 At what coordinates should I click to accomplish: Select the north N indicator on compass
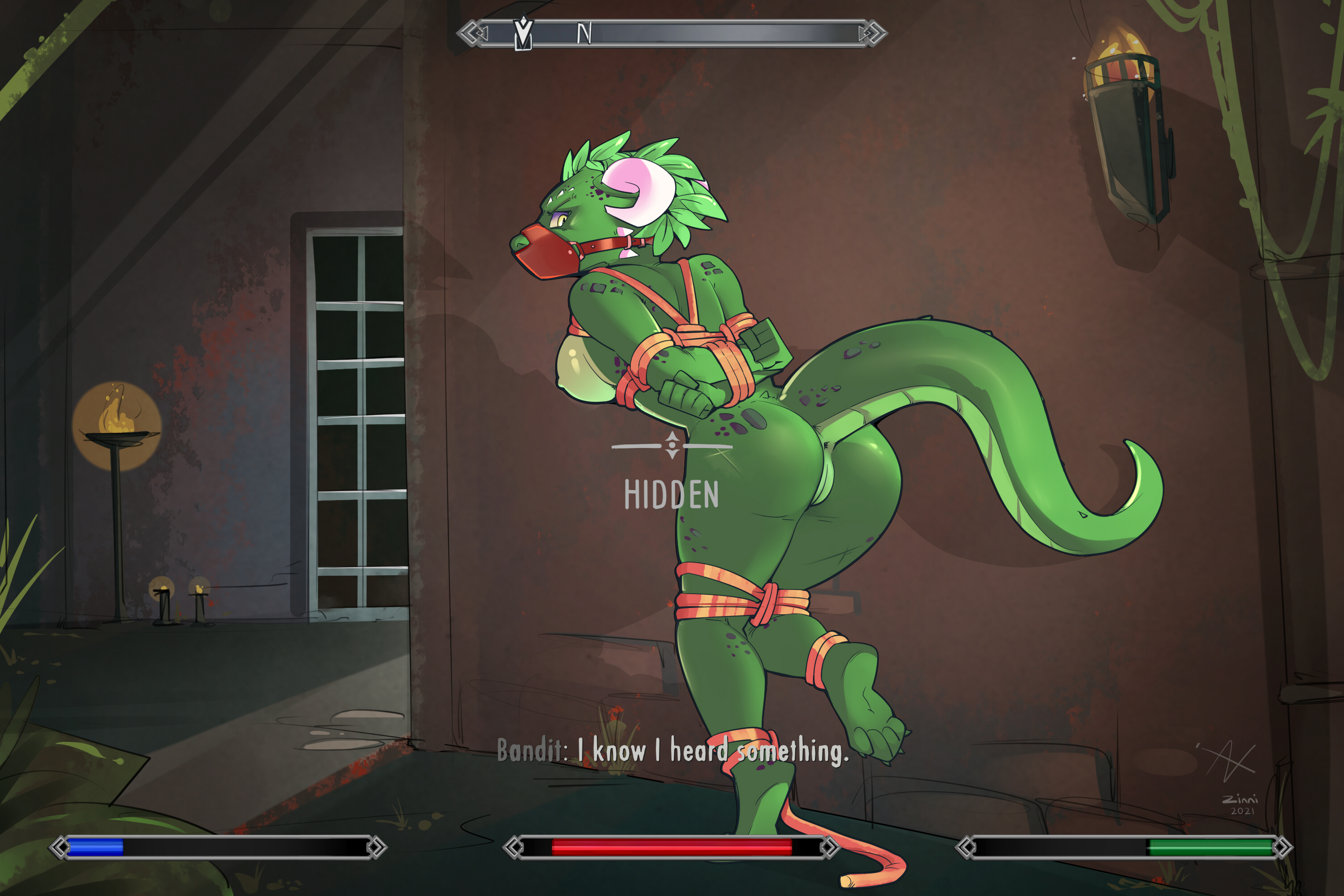click(583, 34)
